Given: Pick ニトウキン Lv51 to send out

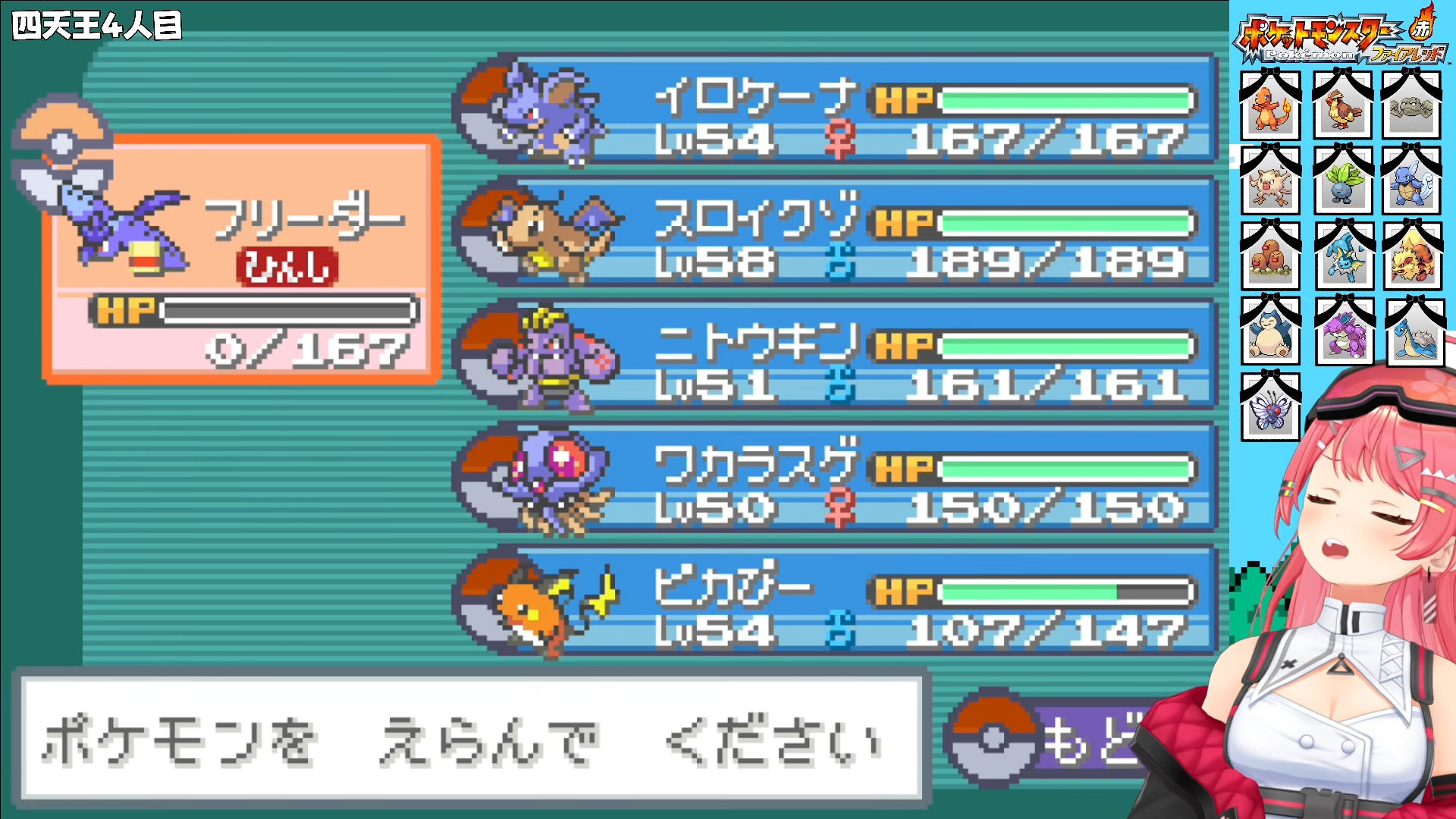Looking at the screenshot, I should [x=834, y=356].
